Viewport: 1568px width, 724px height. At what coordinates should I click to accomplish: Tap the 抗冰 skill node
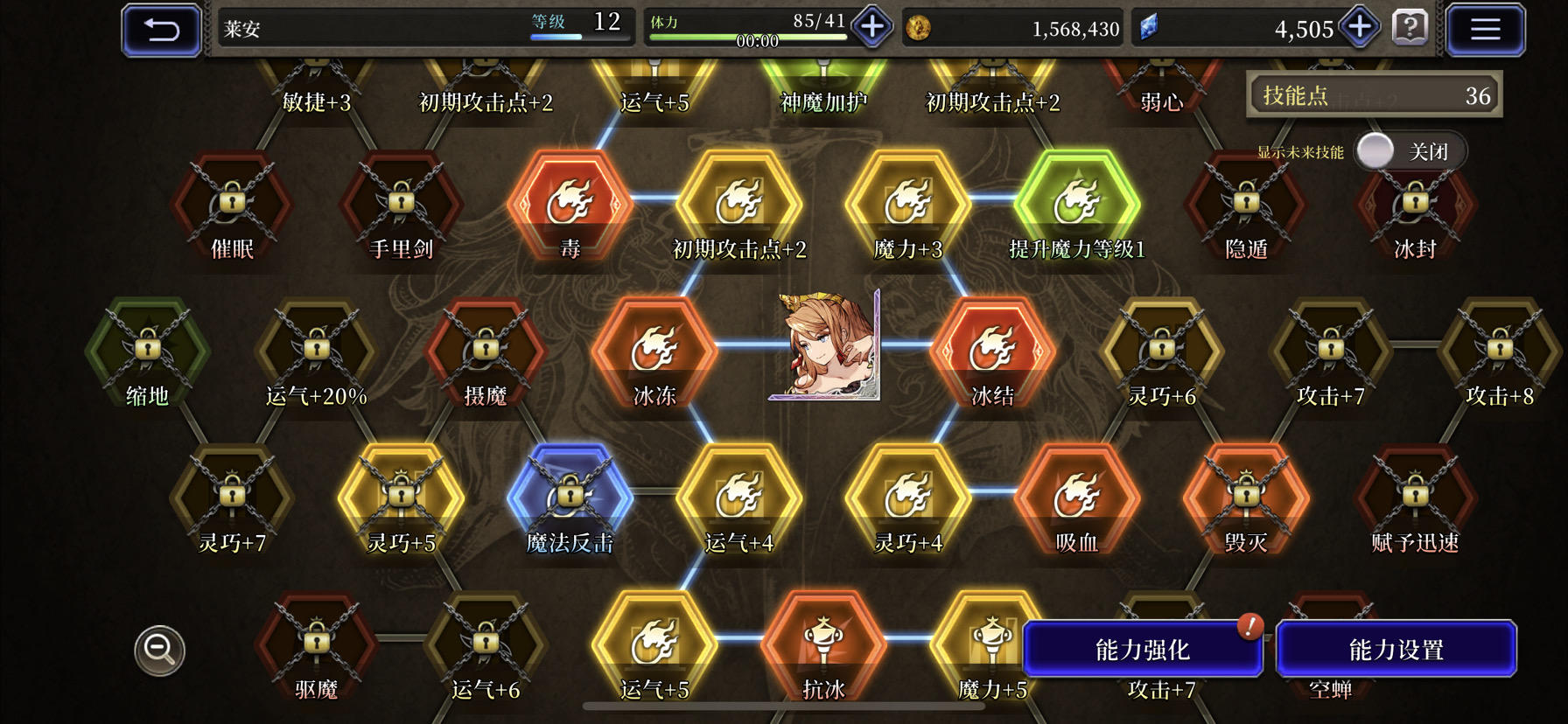tap(821, 643)
